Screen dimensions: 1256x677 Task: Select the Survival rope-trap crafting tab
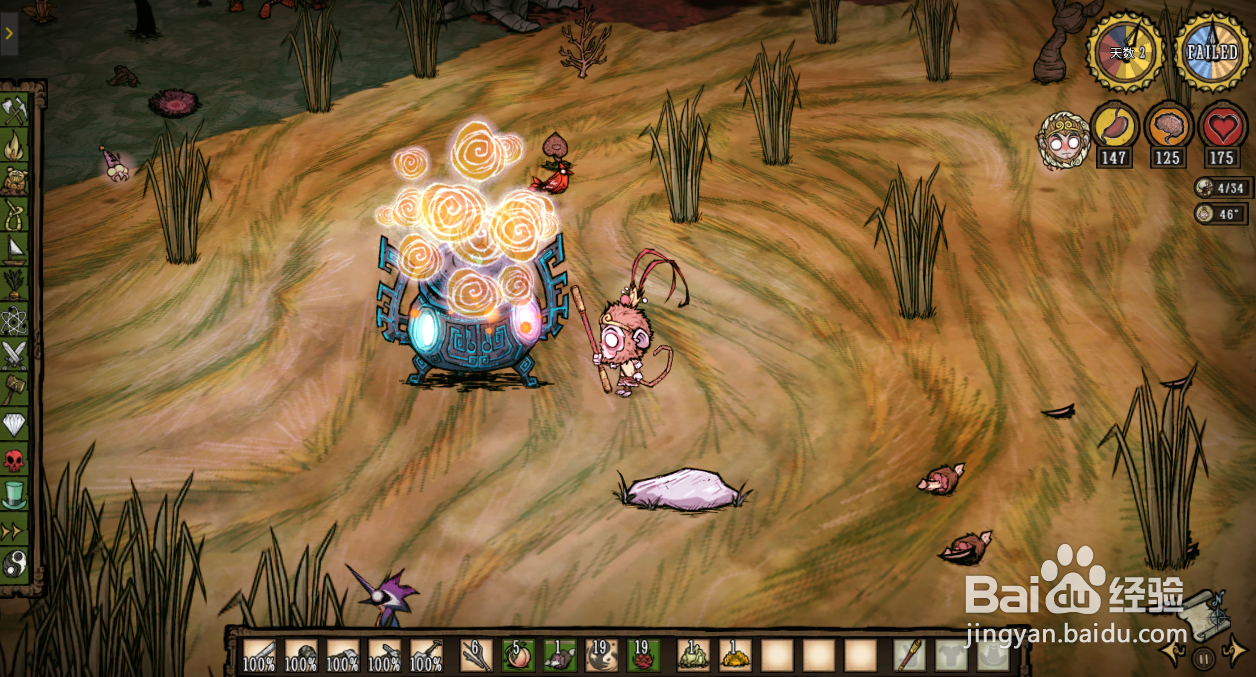coord(15,215)
